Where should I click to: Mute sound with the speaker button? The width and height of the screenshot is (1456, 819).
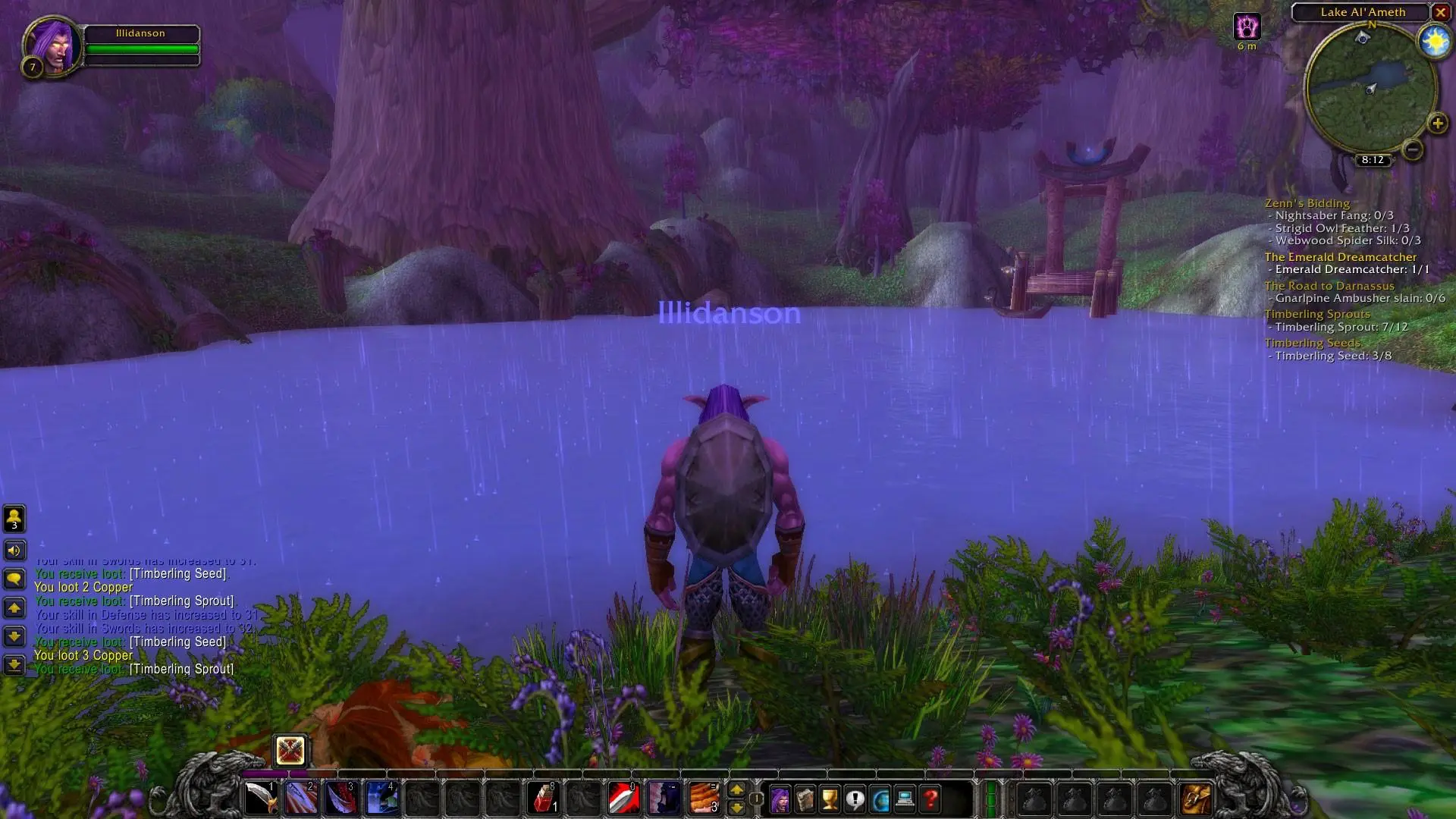pyautogui.click(x=13, y=551)
